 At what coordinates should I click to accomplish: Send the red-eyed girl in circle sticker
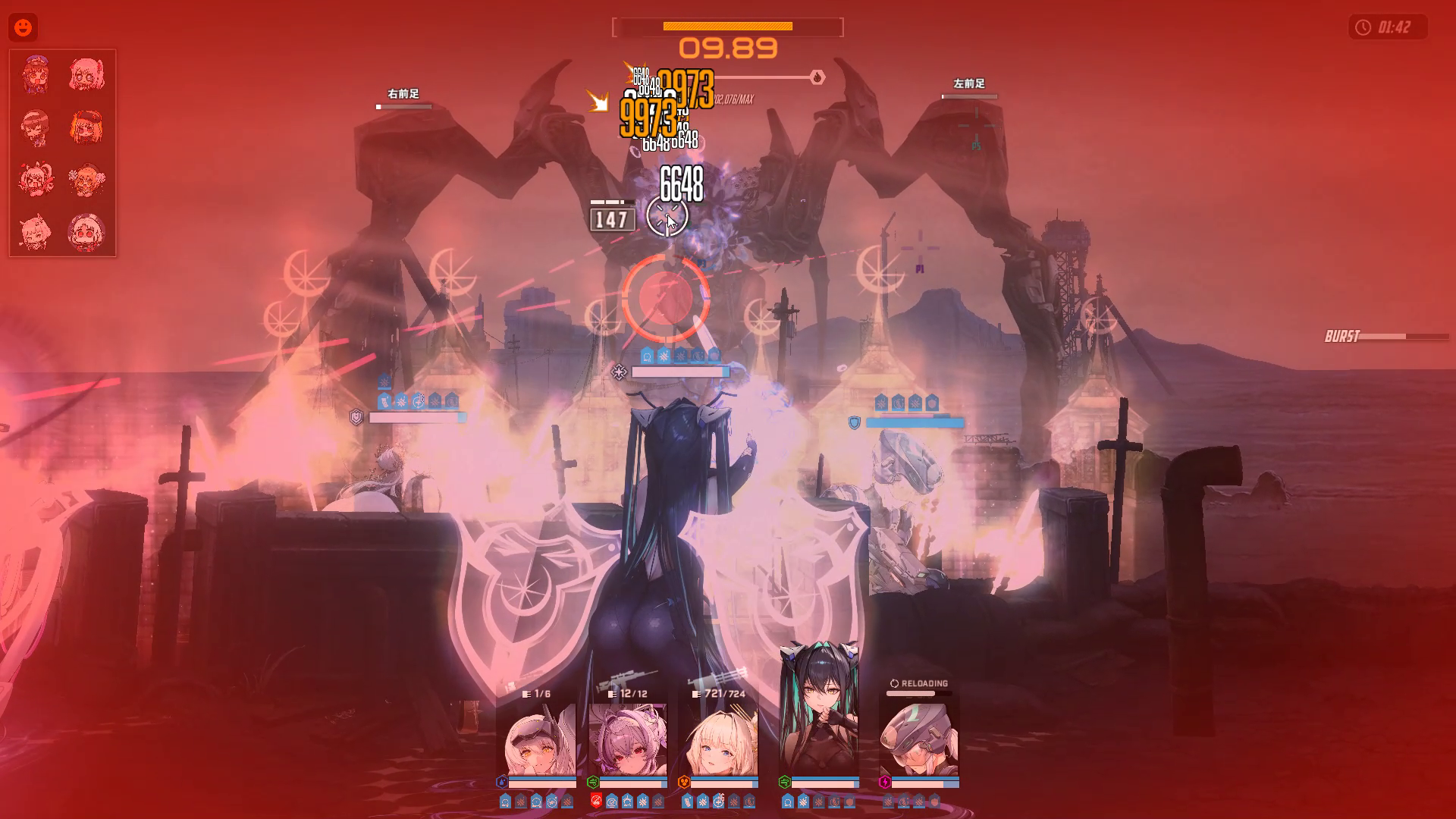86,231
